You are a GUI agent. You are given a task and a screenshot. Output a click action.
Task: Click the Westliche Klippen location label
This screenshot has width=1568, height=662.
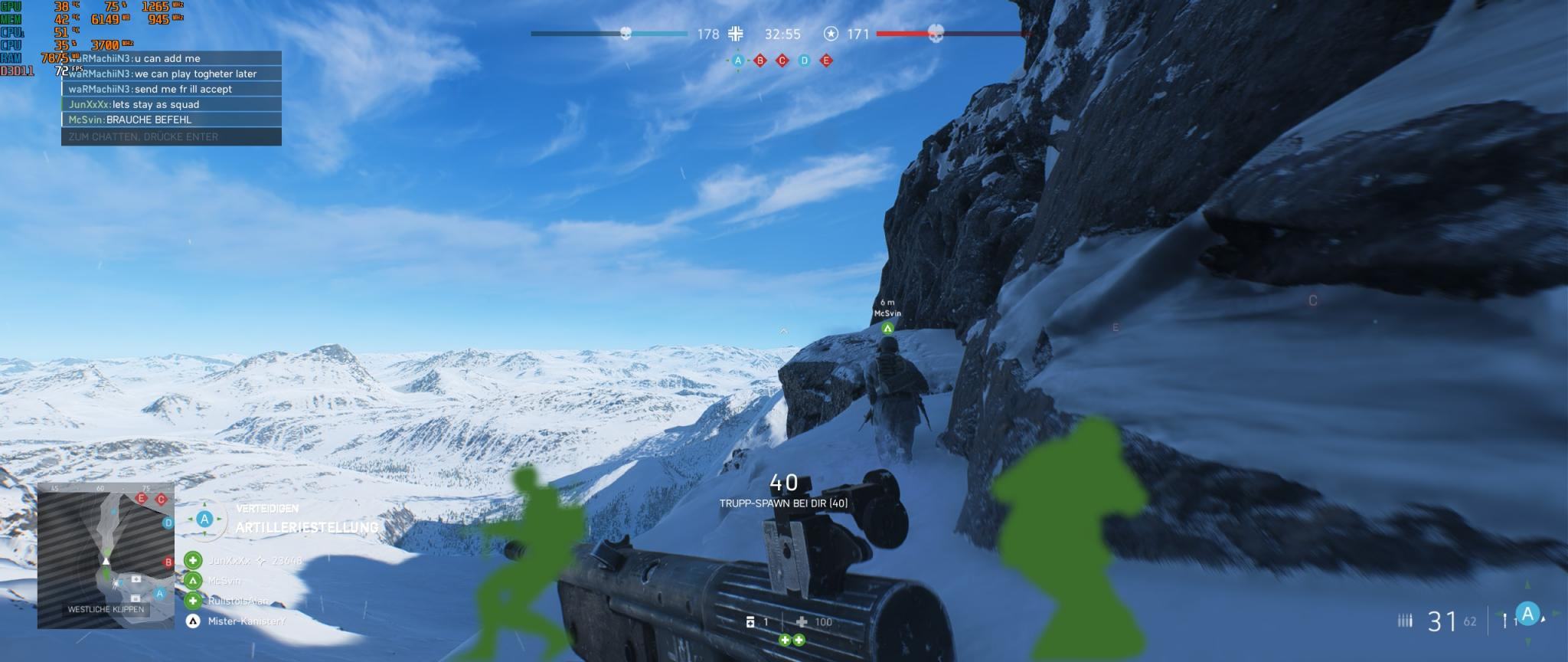click(x=106, y=610)
